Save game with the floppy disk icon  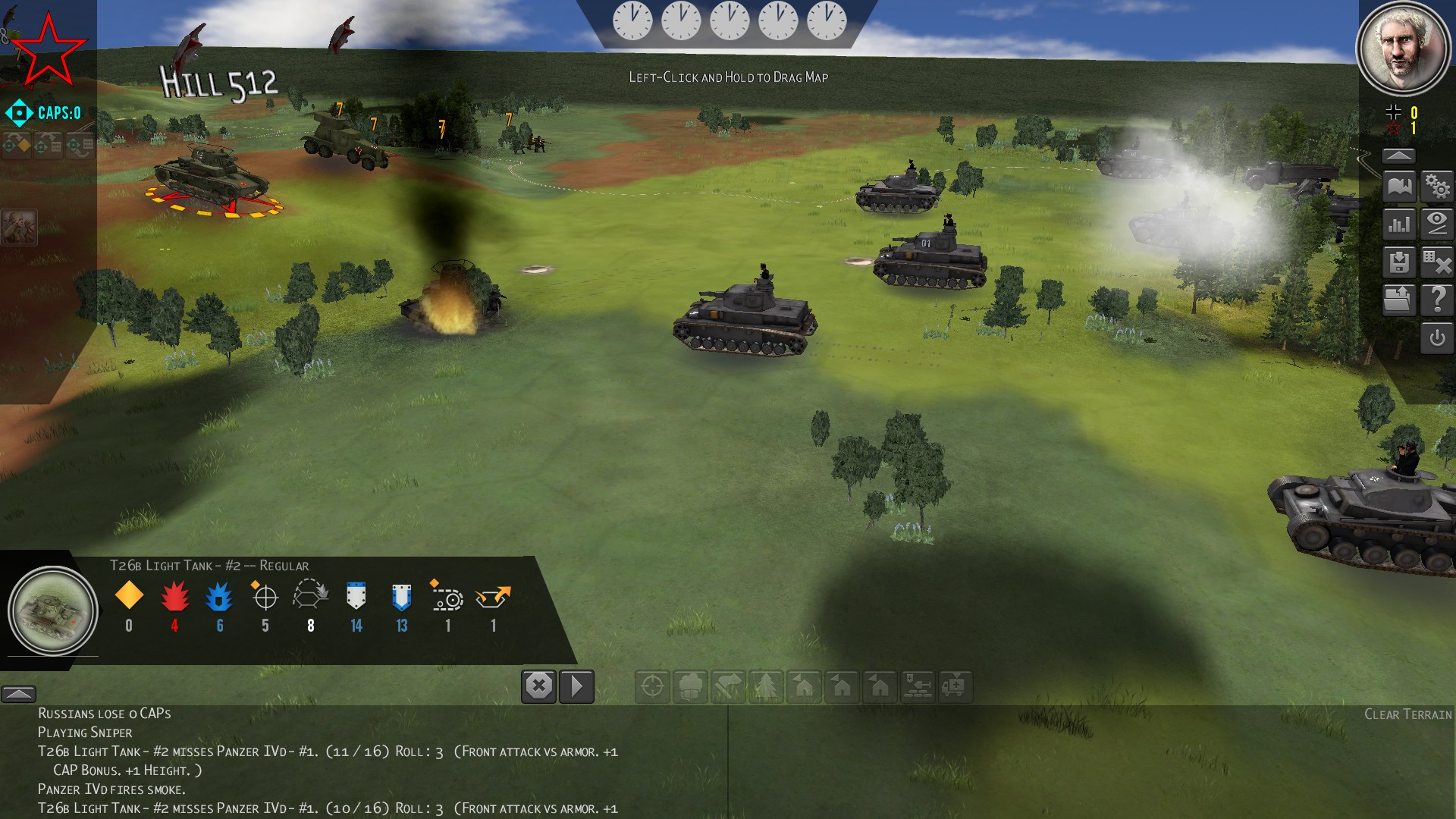(1399, 262)
